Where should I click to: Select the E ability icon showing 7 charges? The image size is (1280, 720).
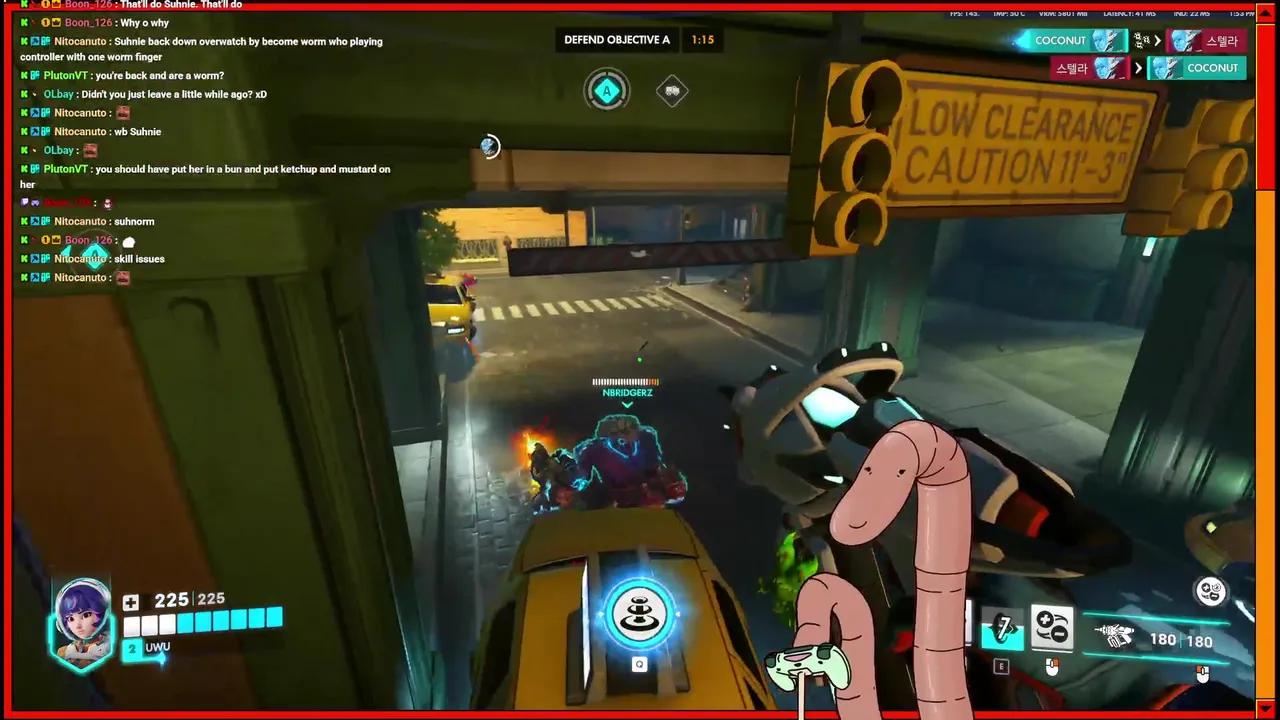click(1001, 628)
